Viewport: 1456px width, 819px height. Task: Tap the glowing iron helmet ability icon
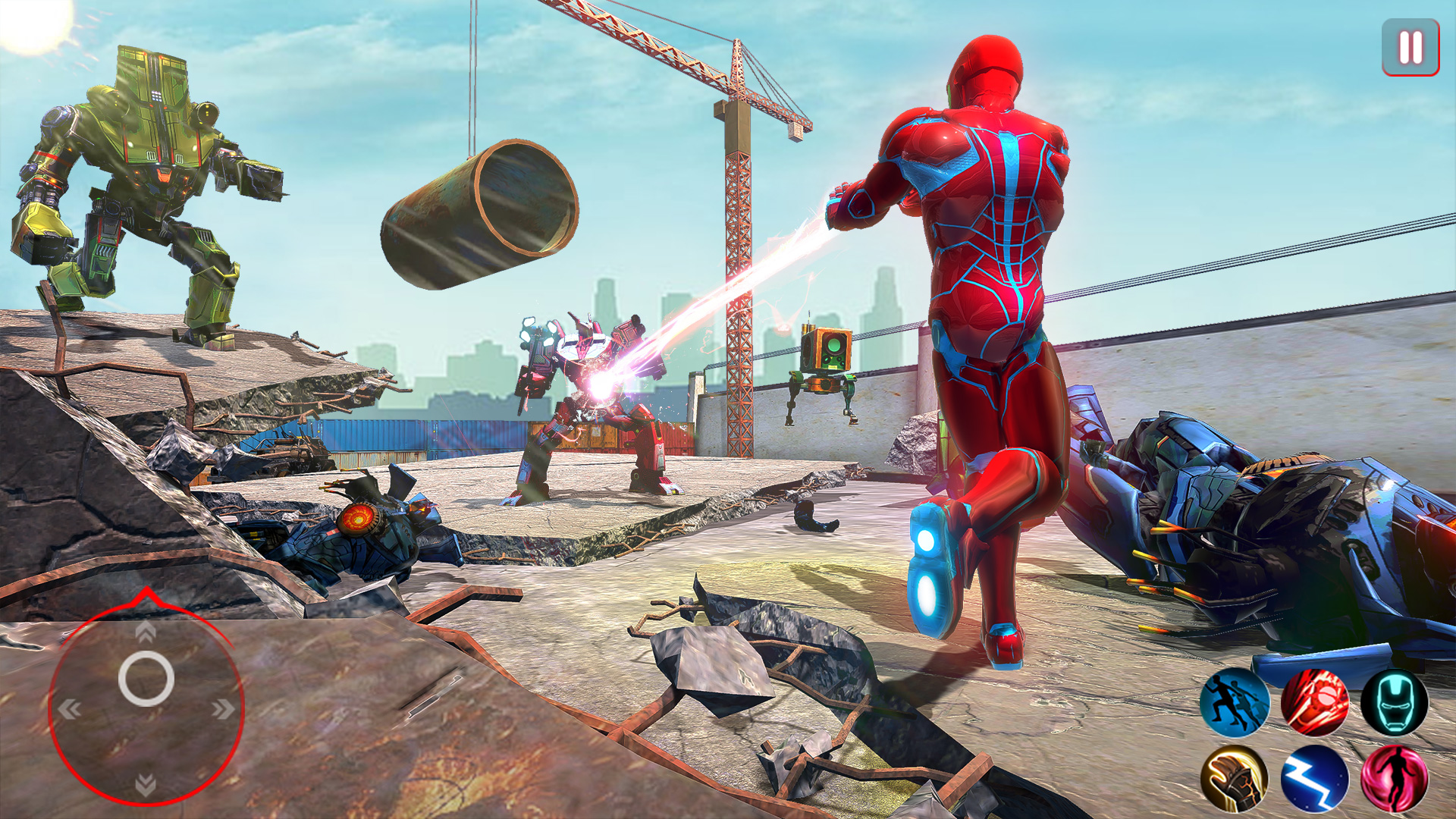click(x=1394, y=702)
